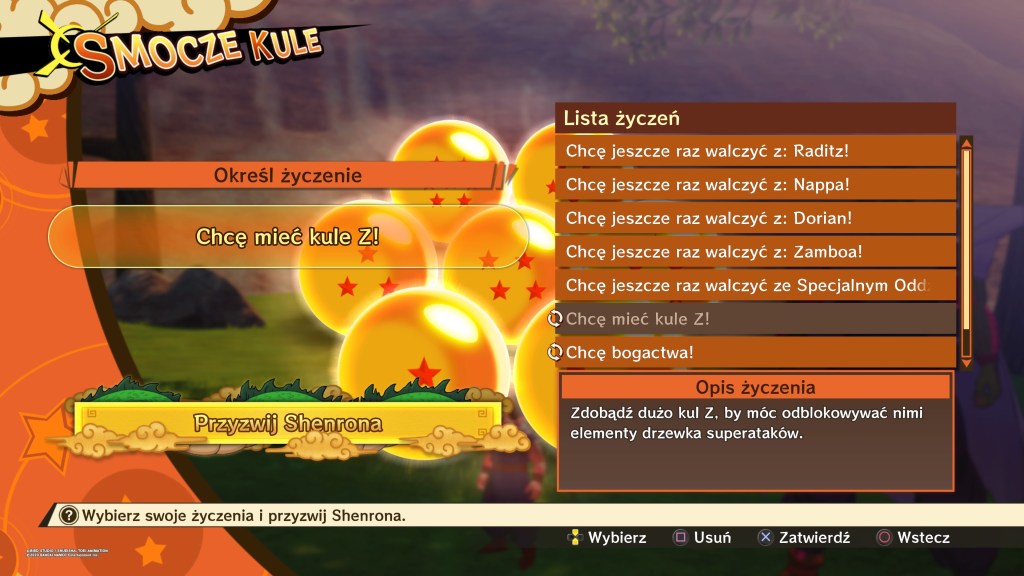Select the 'Chcę mieć kule Z!' list entry
Image resolution: width=1024 pixels, height=576 pixels.
pos(755,319)
